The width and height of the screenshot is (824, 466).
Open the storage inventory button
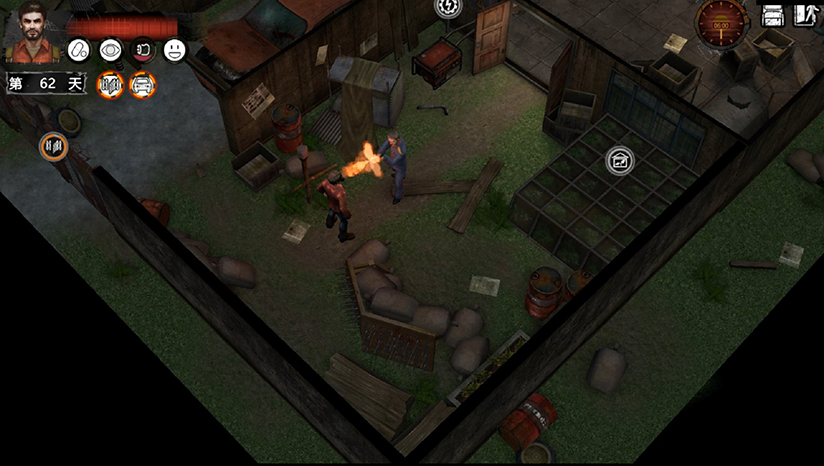[x=772, y=15]
